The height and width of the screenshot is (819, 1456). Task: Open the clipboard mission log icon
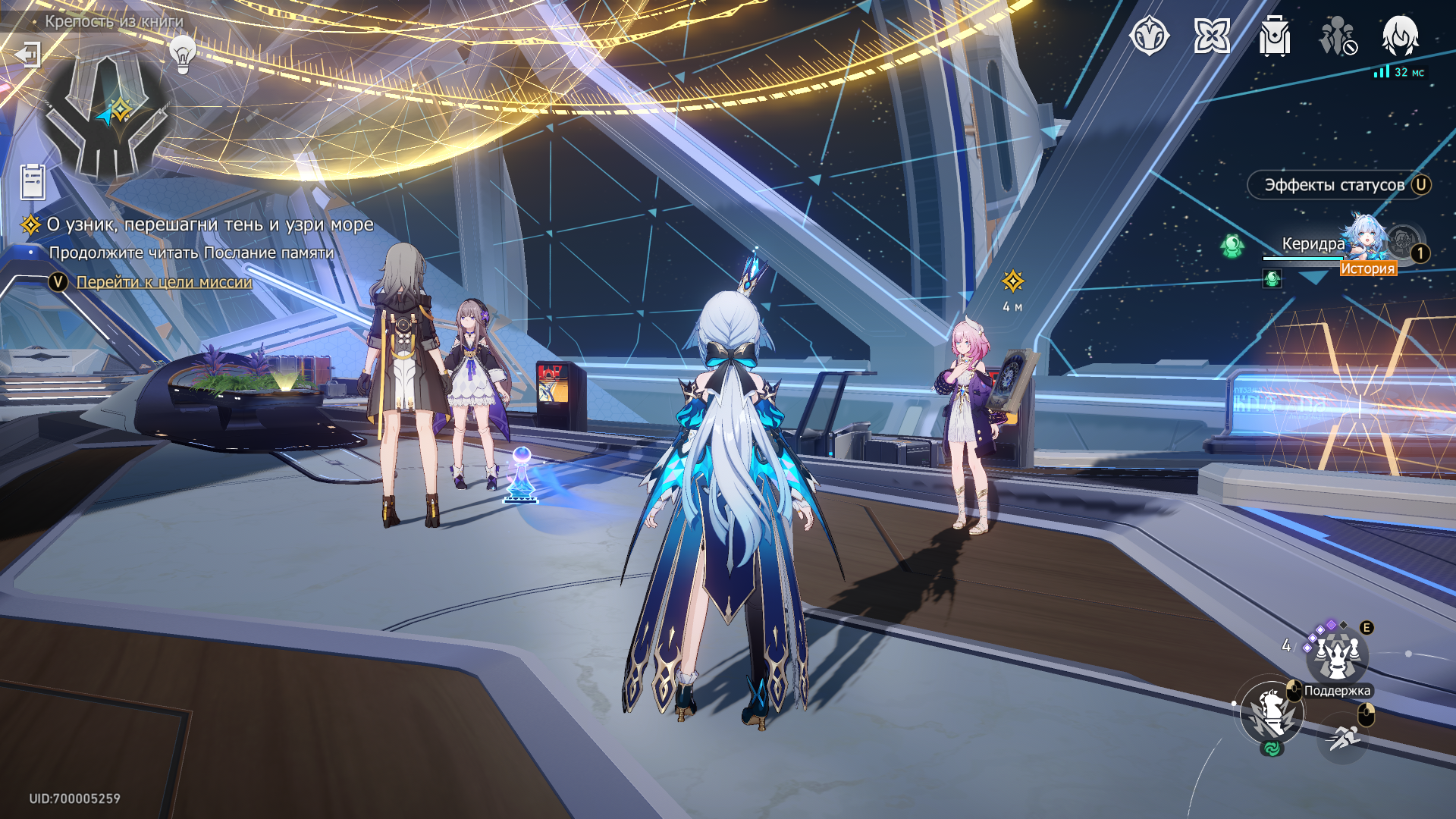point(33,182)
